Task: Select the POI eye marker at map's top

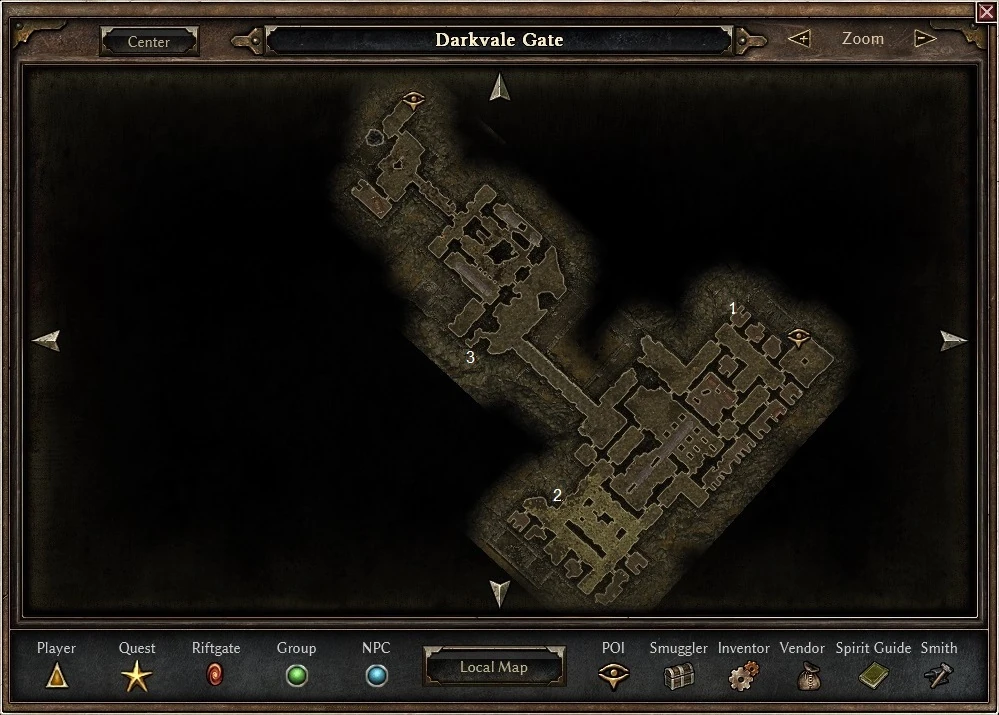Action: click(x=413, y=98)
